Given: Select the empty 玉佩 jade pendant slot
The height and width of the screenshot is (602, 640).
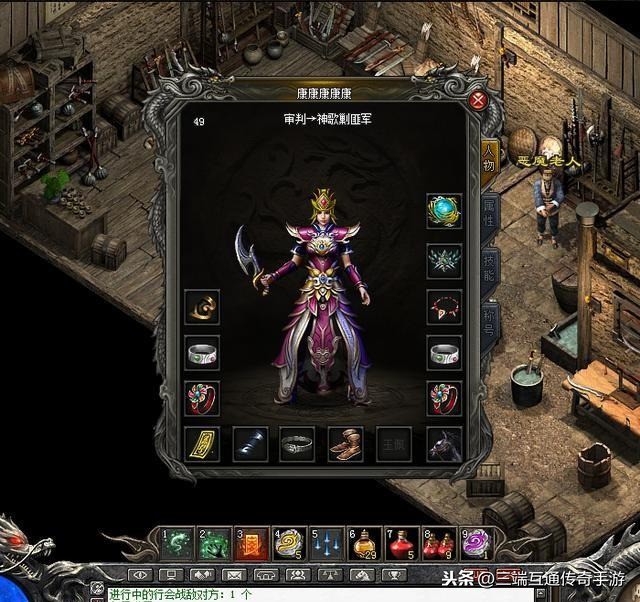Looking at the screenshot, I should click(x=394, y=443).
